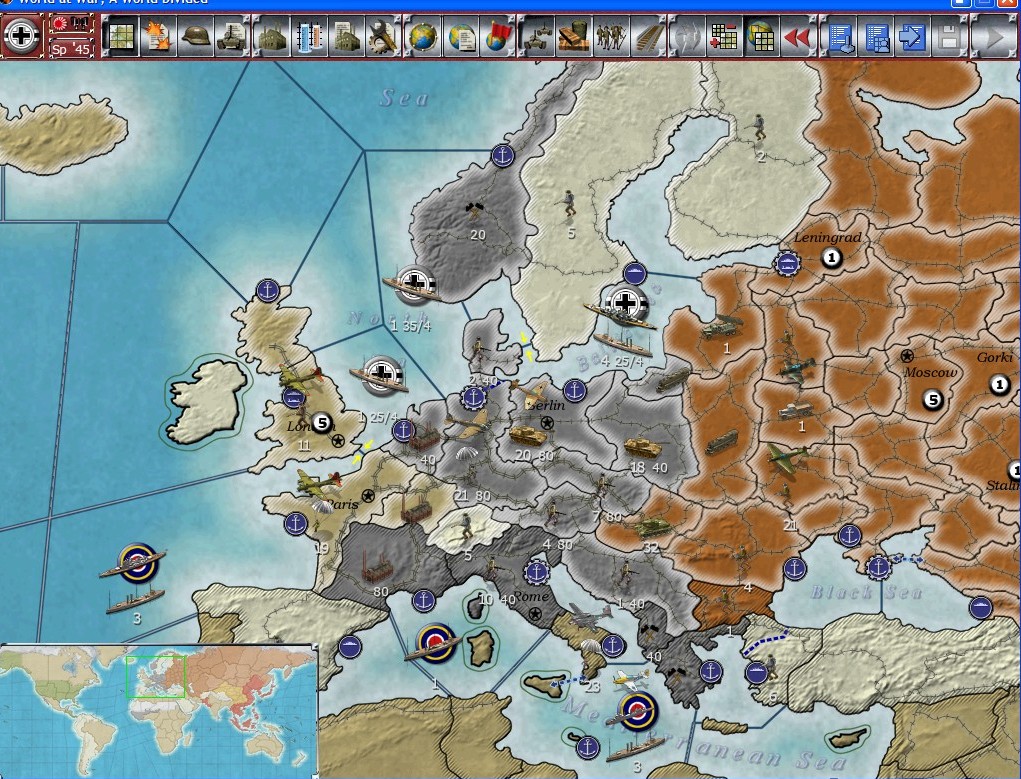Image resolution: width=1021 pixels, height=779 pixels.
Task: Click the German cross nation emblem
Action: (x=21, y=36)
